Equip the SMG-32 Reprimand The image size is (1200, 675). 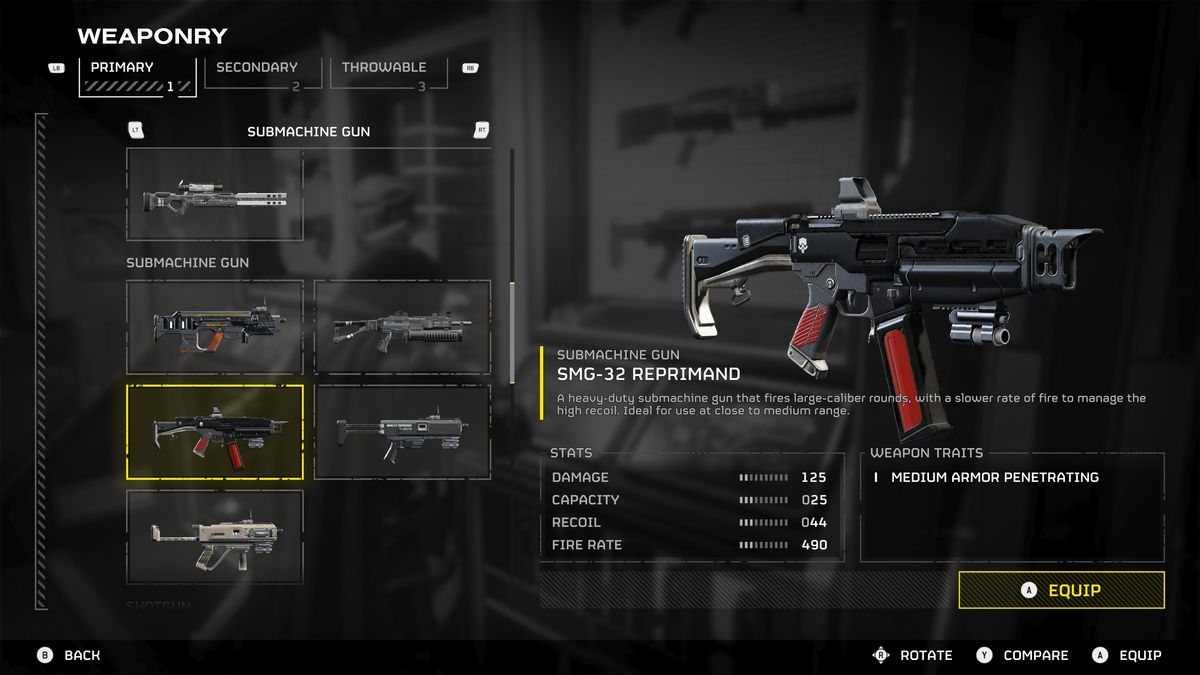pyautogui.click(x=1061, y=590)
